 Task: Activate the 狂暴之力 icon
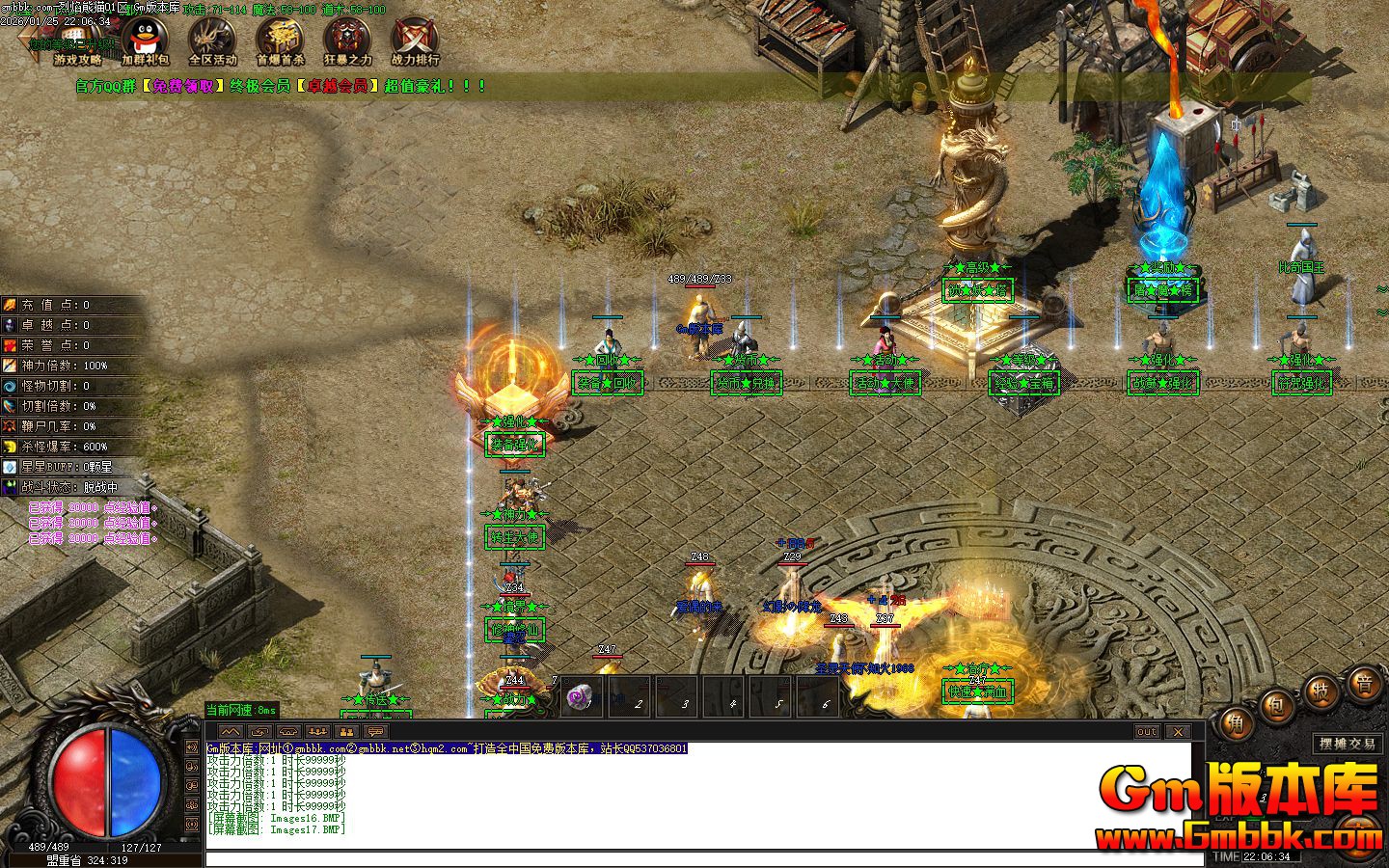click(x=347, y=41)
